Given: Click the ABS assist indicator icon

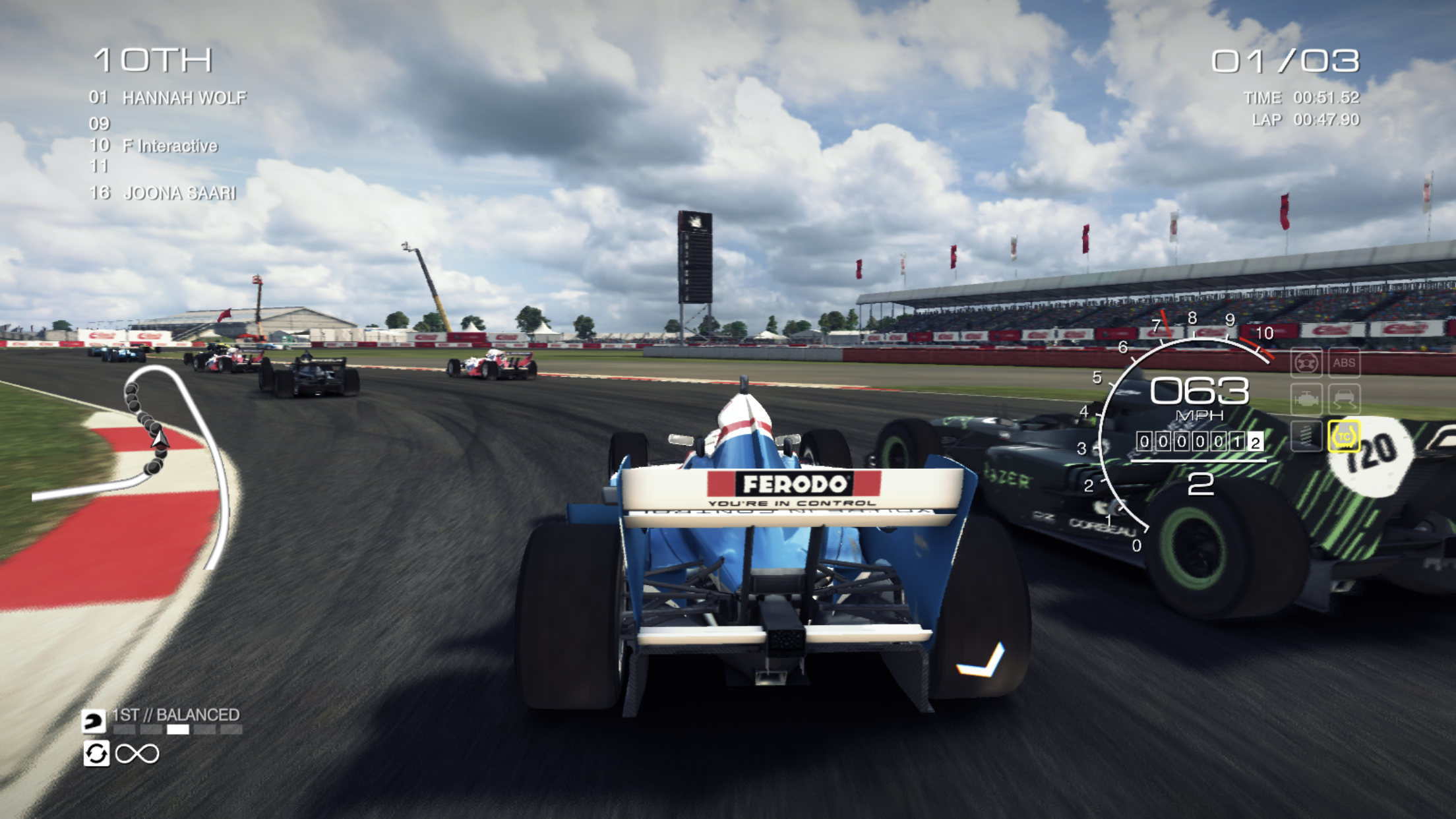Looking at the screenshot, I should [x=1345, y=363].
